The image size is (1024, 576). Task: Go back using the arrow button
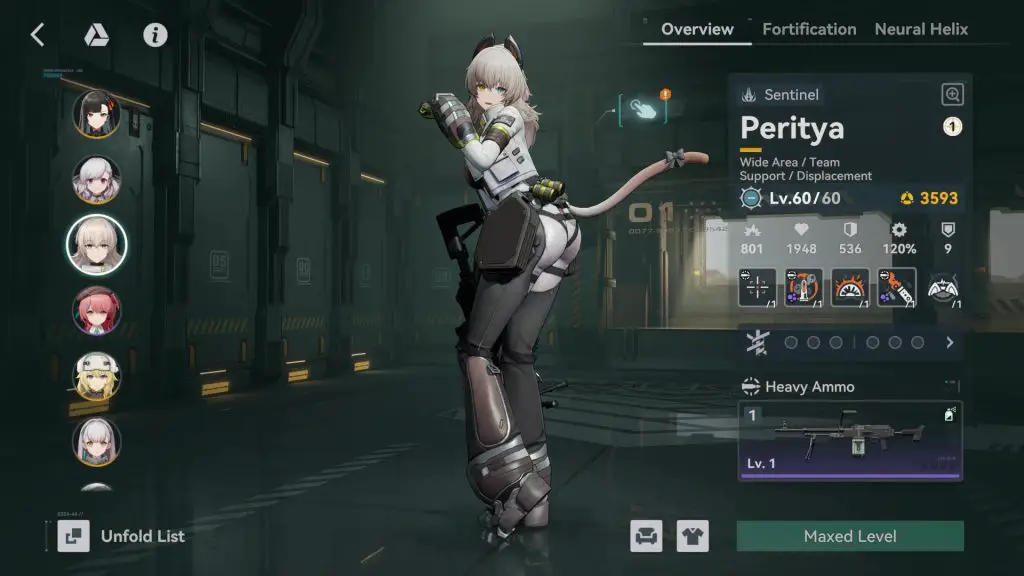[x=37, y=35]
